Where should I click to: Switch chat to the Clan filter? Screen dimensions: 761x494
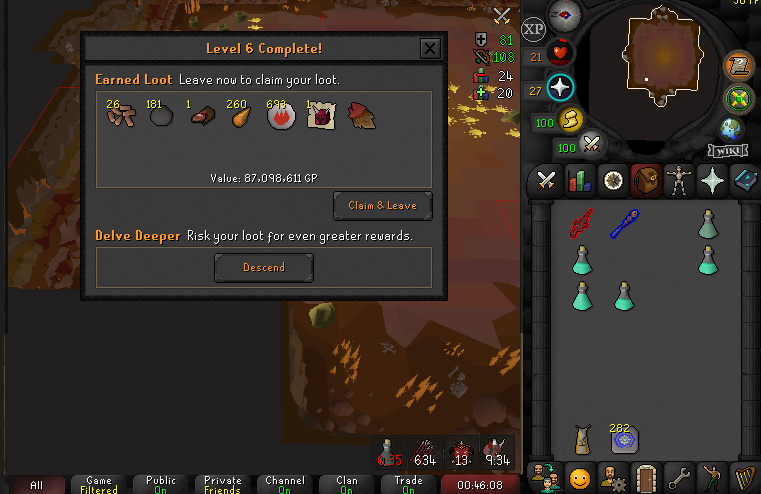tap(347, 484)
